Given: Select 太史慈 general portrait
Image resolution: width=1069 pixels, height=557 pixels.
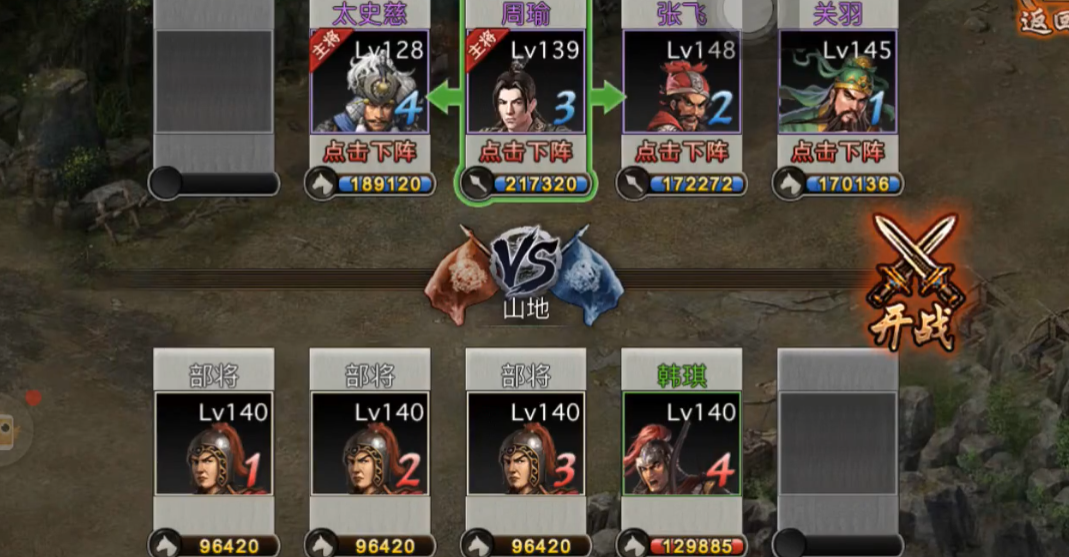Looking at the screenshot, I should click(x=370, y=82).
